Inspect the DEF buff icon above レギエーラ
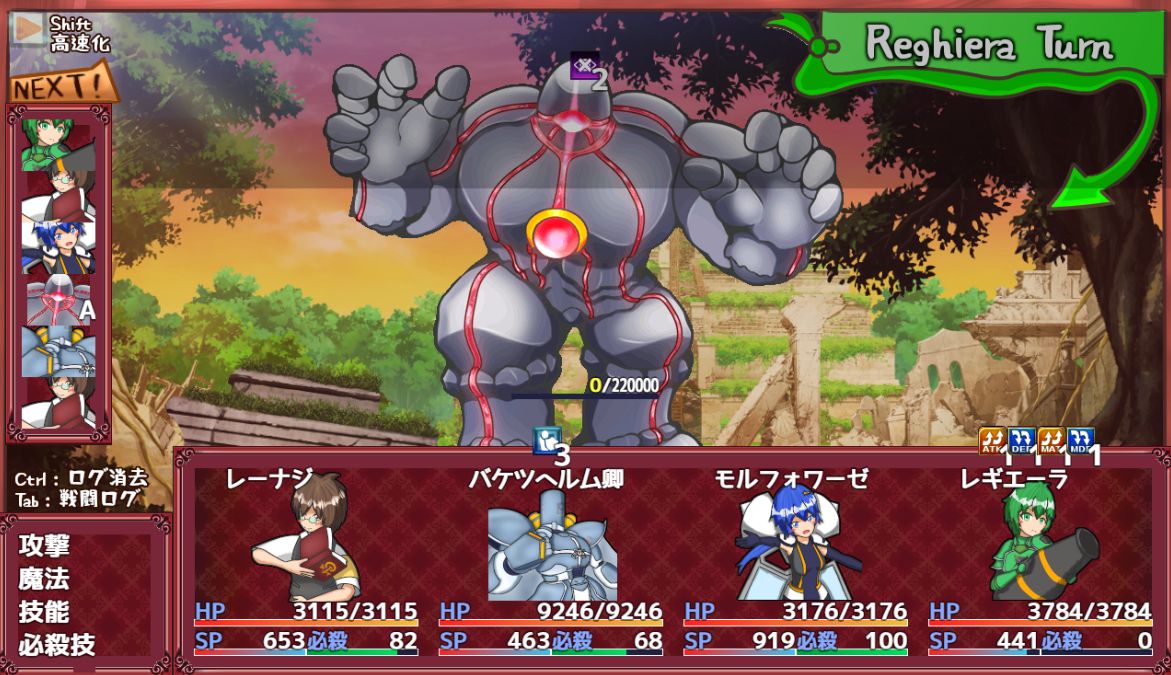Screen dimensions: 1171x675 click(x=1021, y=441)
